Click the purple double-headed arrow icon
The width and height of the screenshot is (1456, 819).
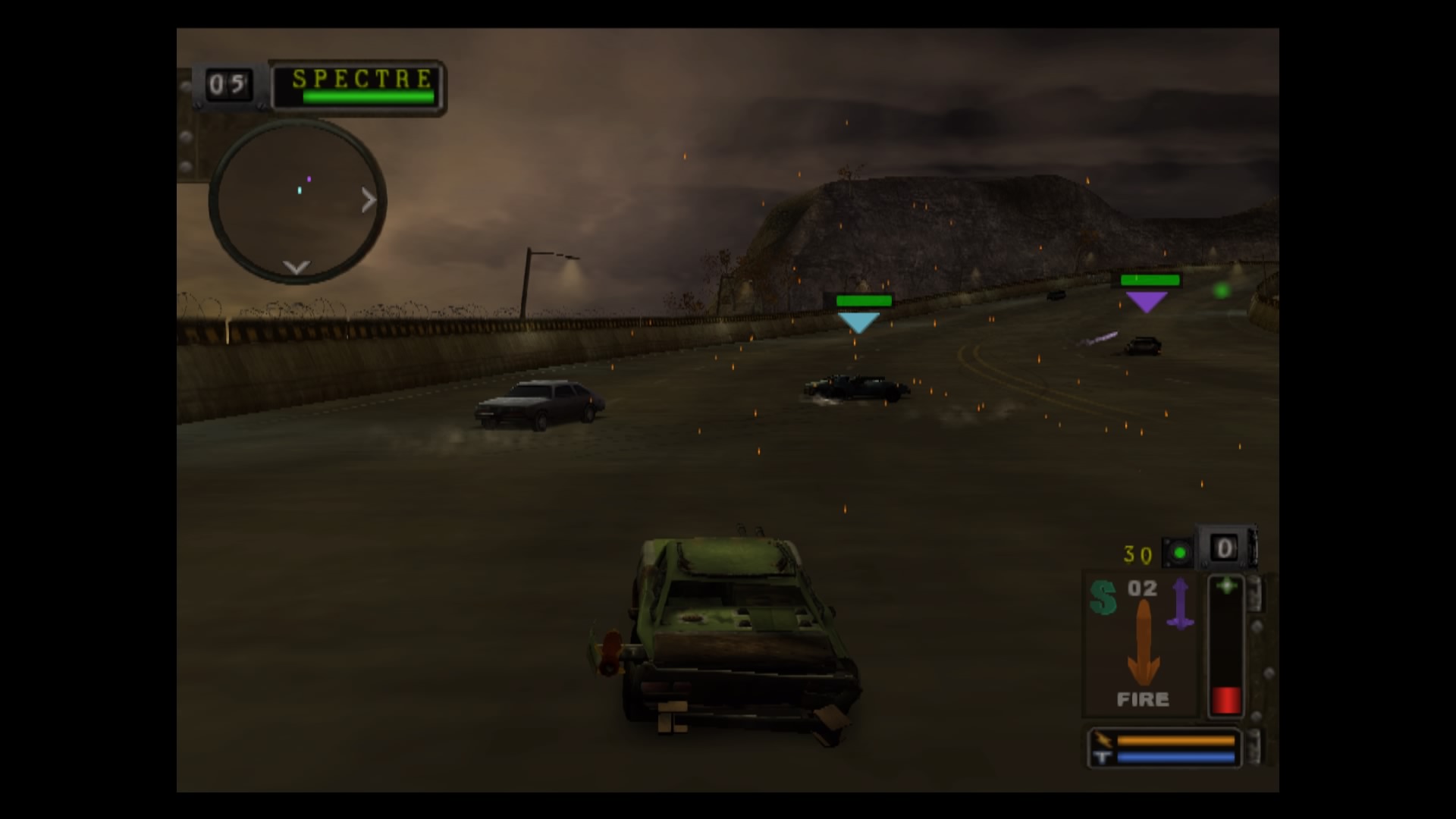point(1180,604)
